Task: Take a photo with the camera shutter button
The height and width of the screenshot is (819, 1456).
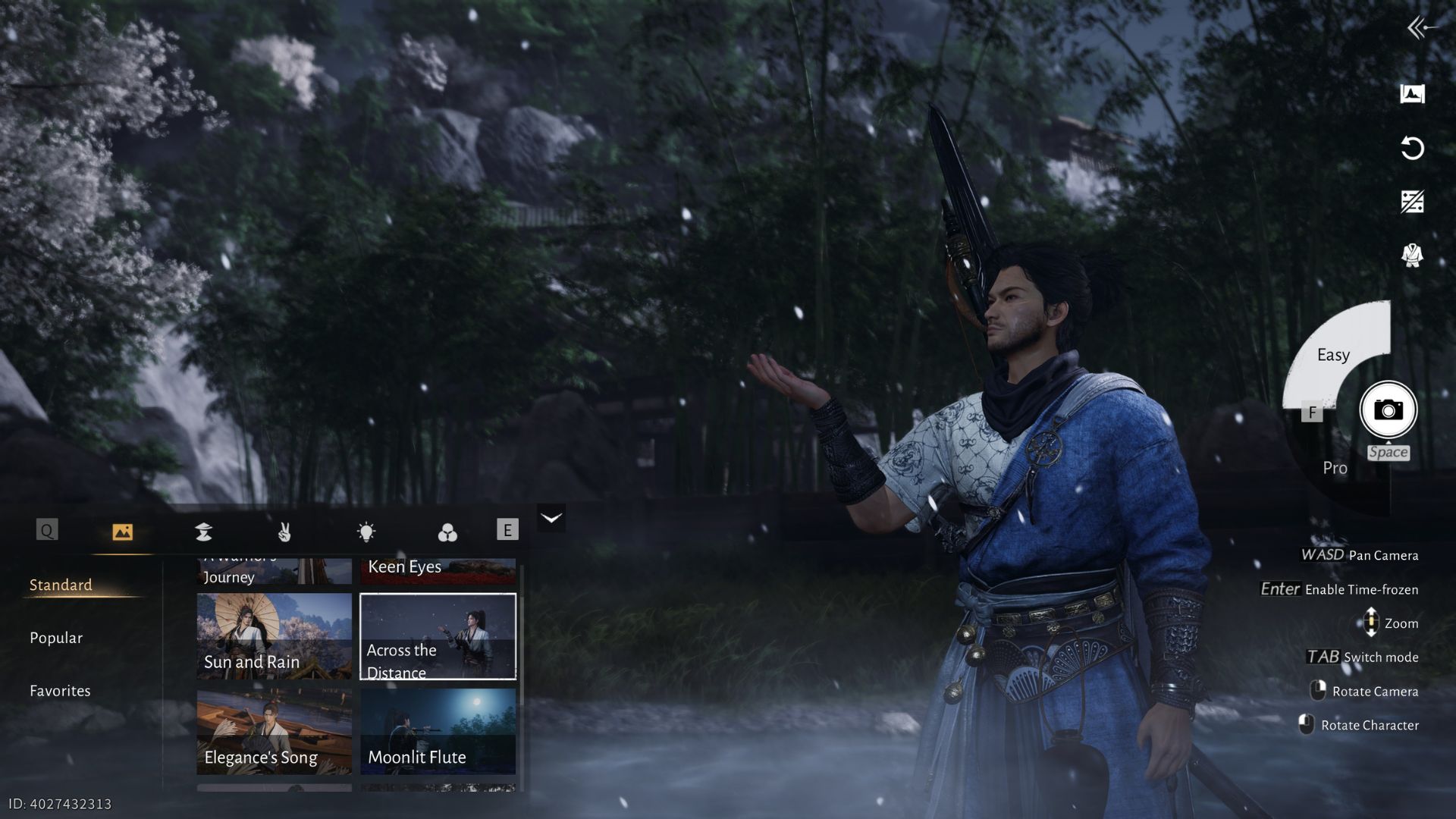Action: click(x=1388, y=410)
